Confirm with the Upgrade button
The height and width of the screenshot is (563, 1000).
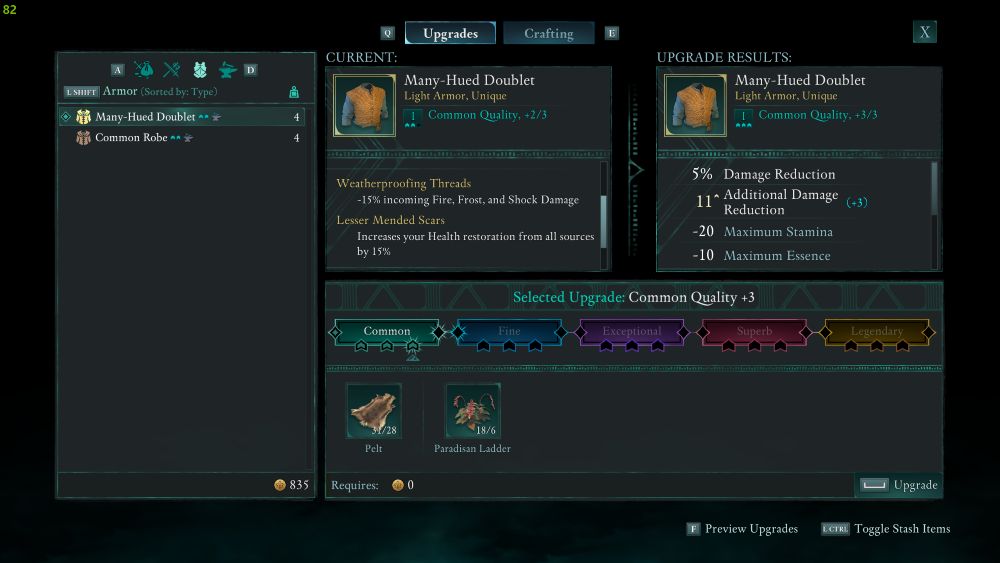[900, 485]
